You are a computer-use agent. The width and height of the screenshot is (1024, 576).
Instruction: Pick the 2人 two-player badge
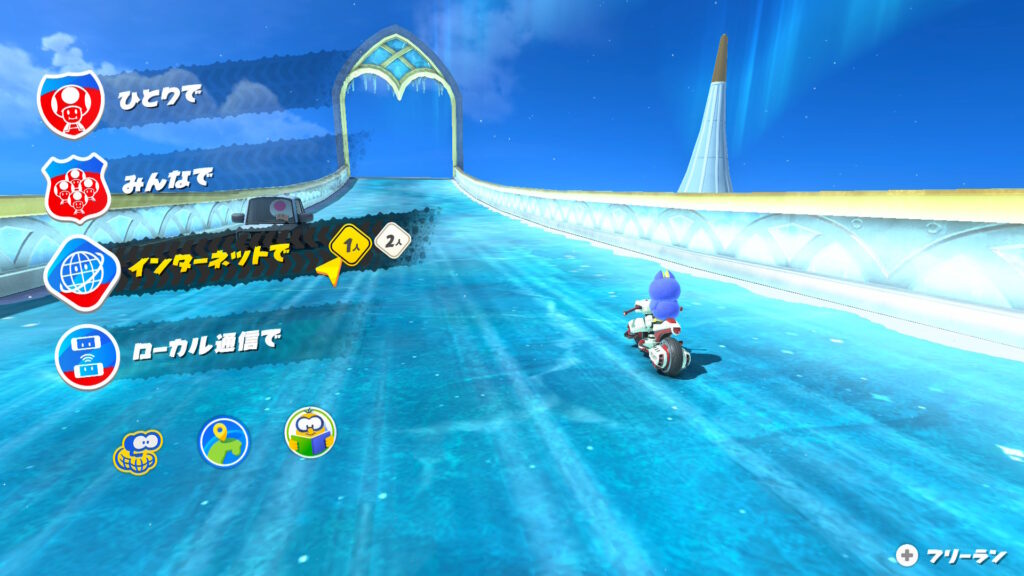coord(391,241)
